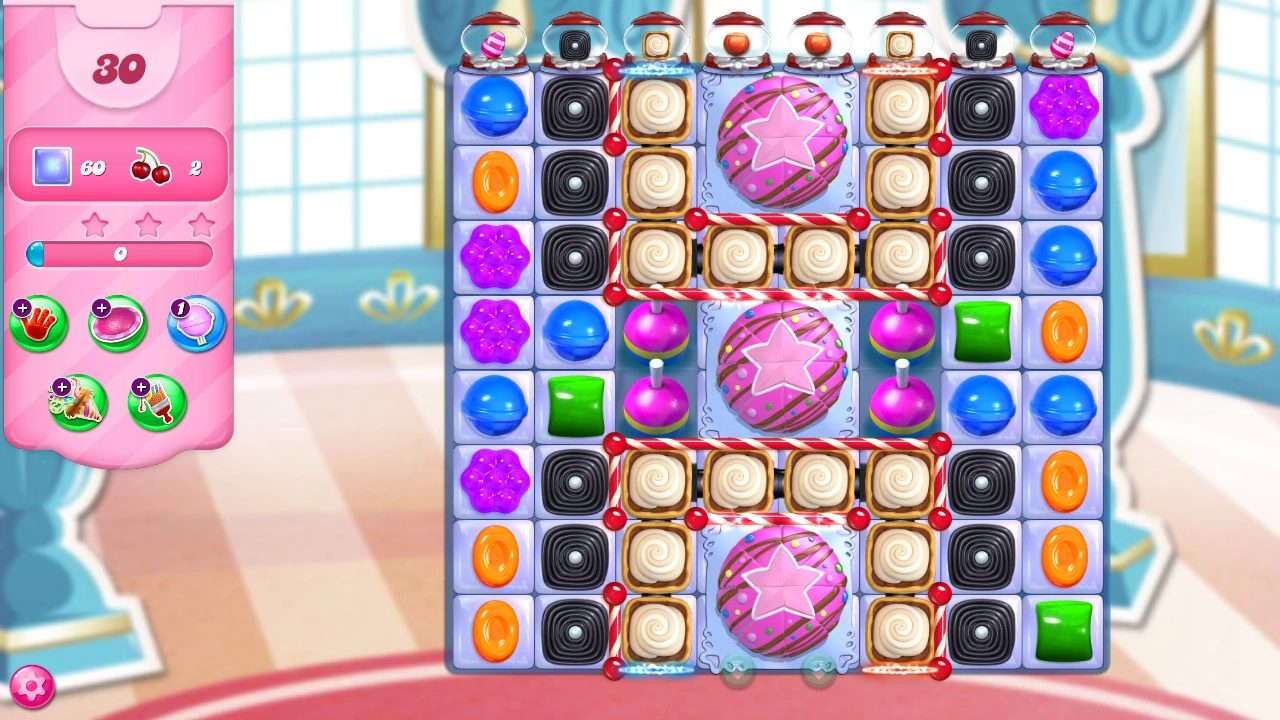1280x720 pixels.
Task: Select the Free Switch hand booster
Action: pos(38,324)
